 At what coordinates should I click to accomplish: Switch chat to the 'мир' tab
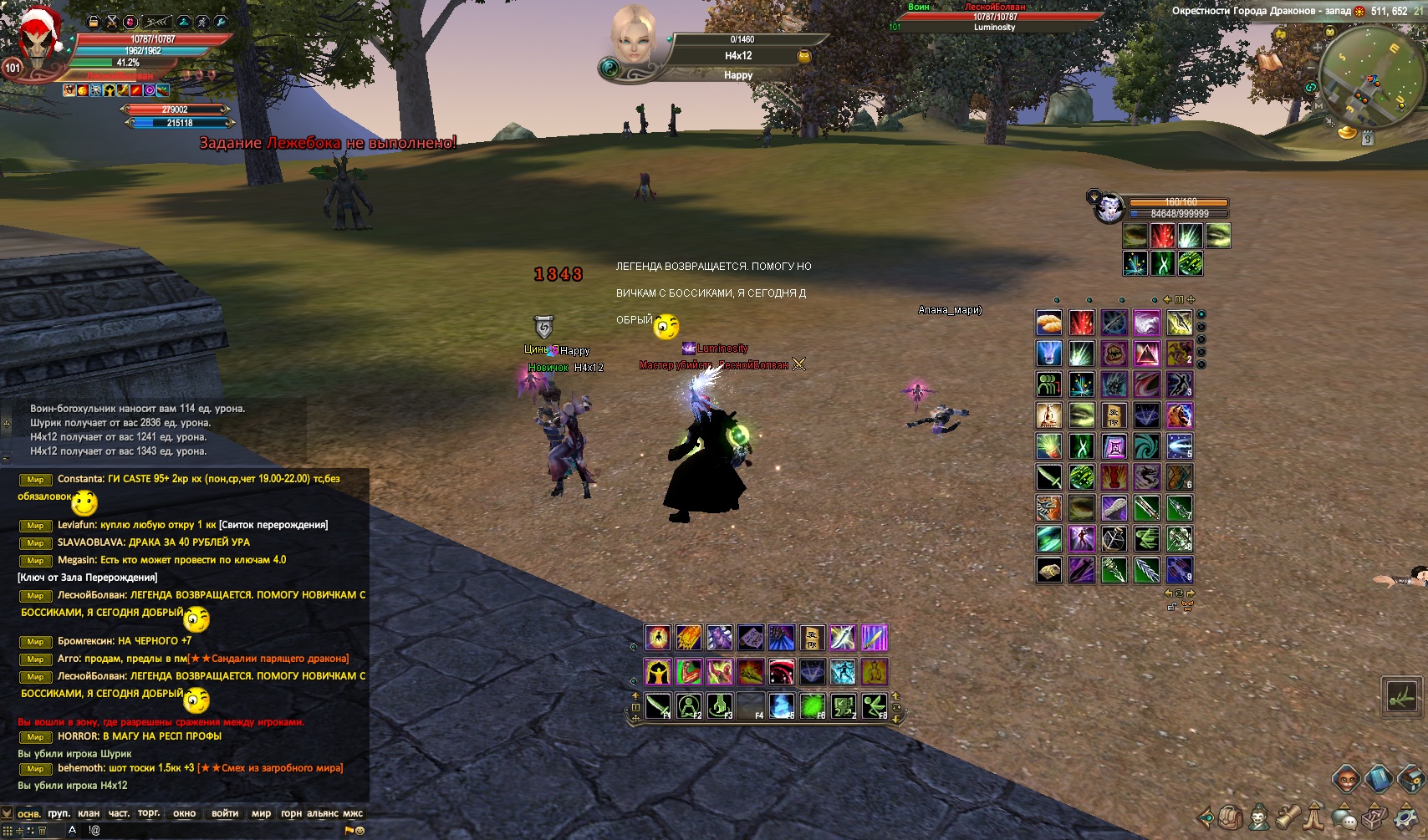click(x=262, y=813)
